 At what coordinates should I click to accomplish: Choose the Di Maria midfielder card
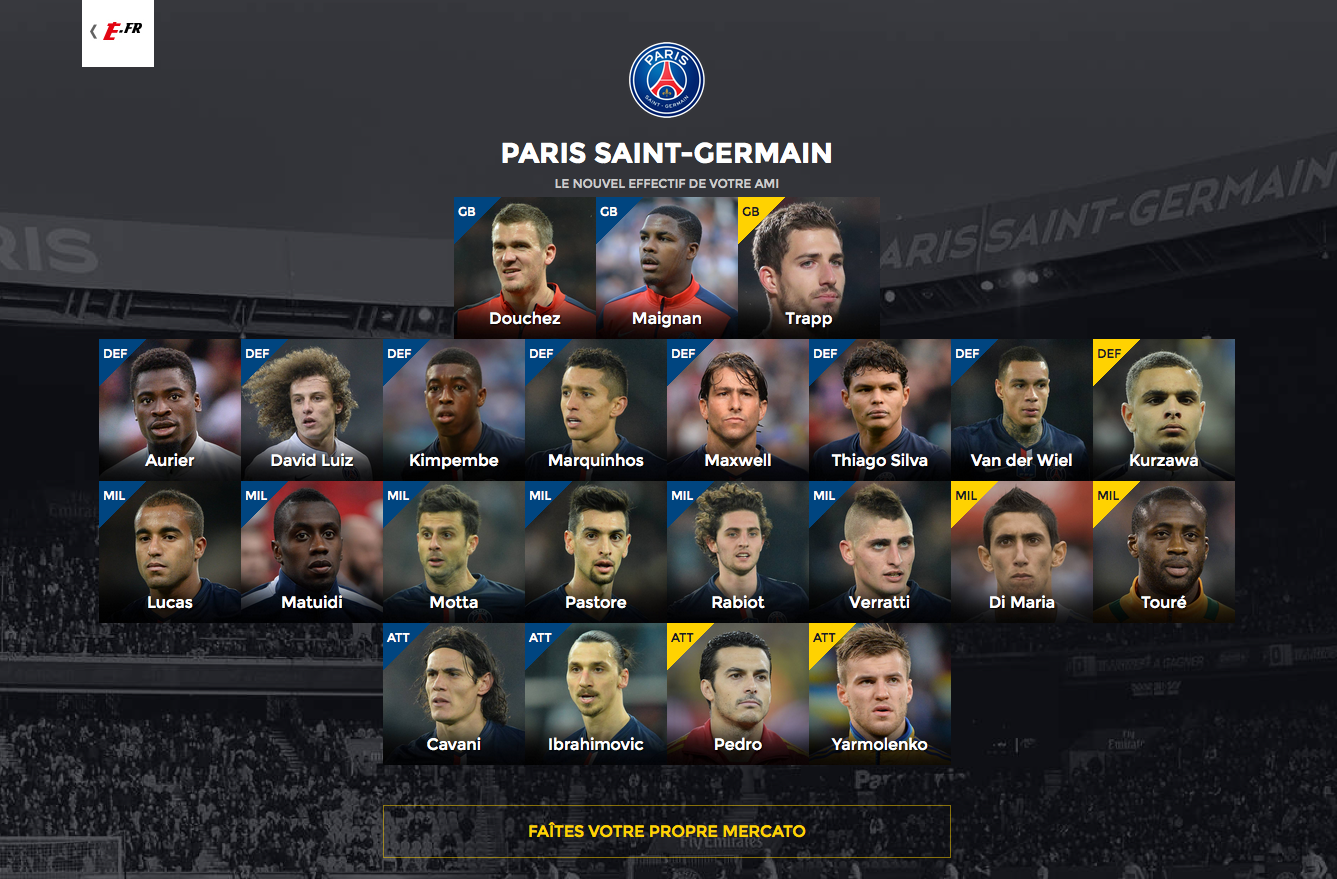click(x=1022, y=551)
